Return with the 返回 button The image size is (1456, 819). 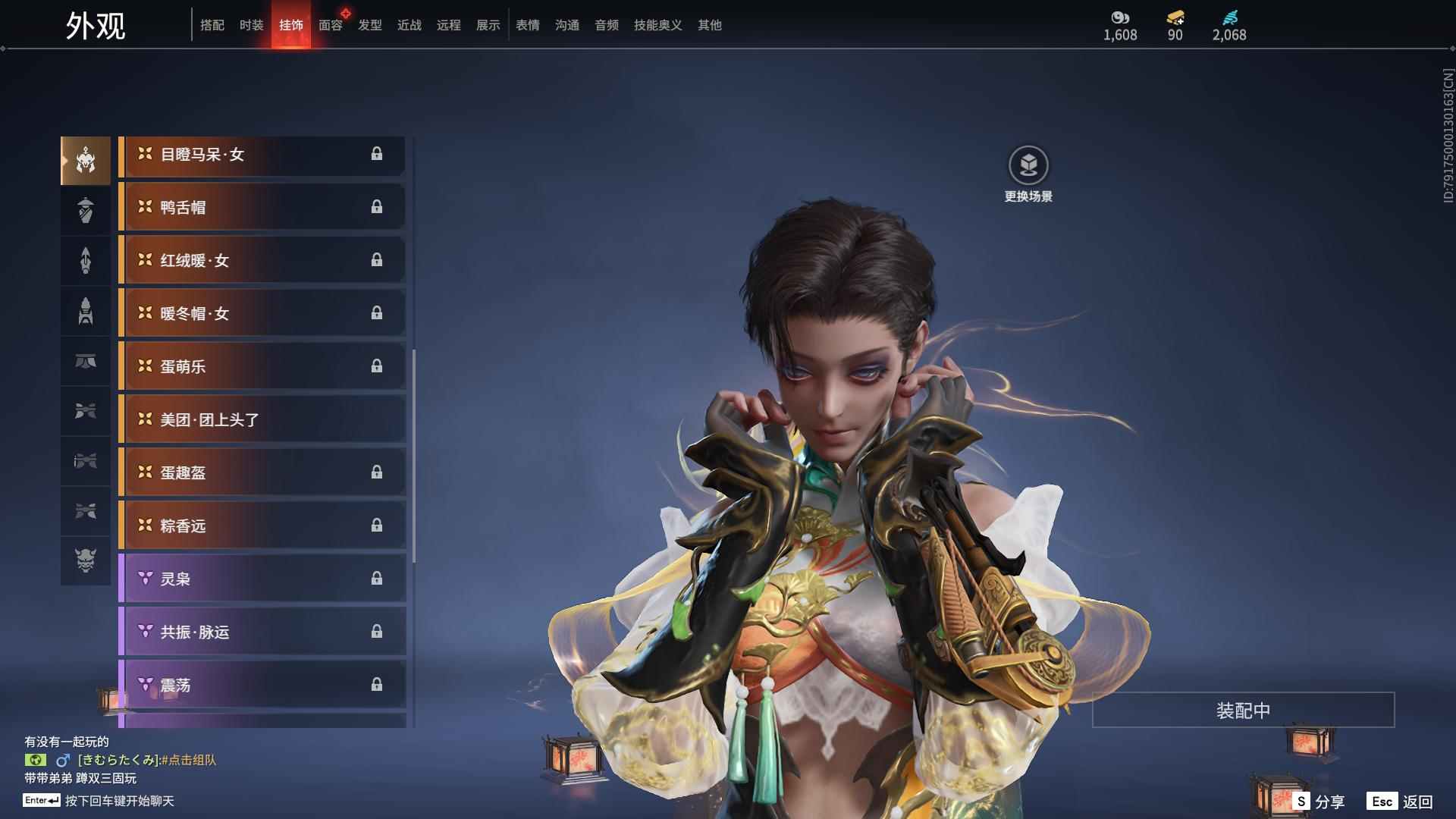click(1402, 802)
